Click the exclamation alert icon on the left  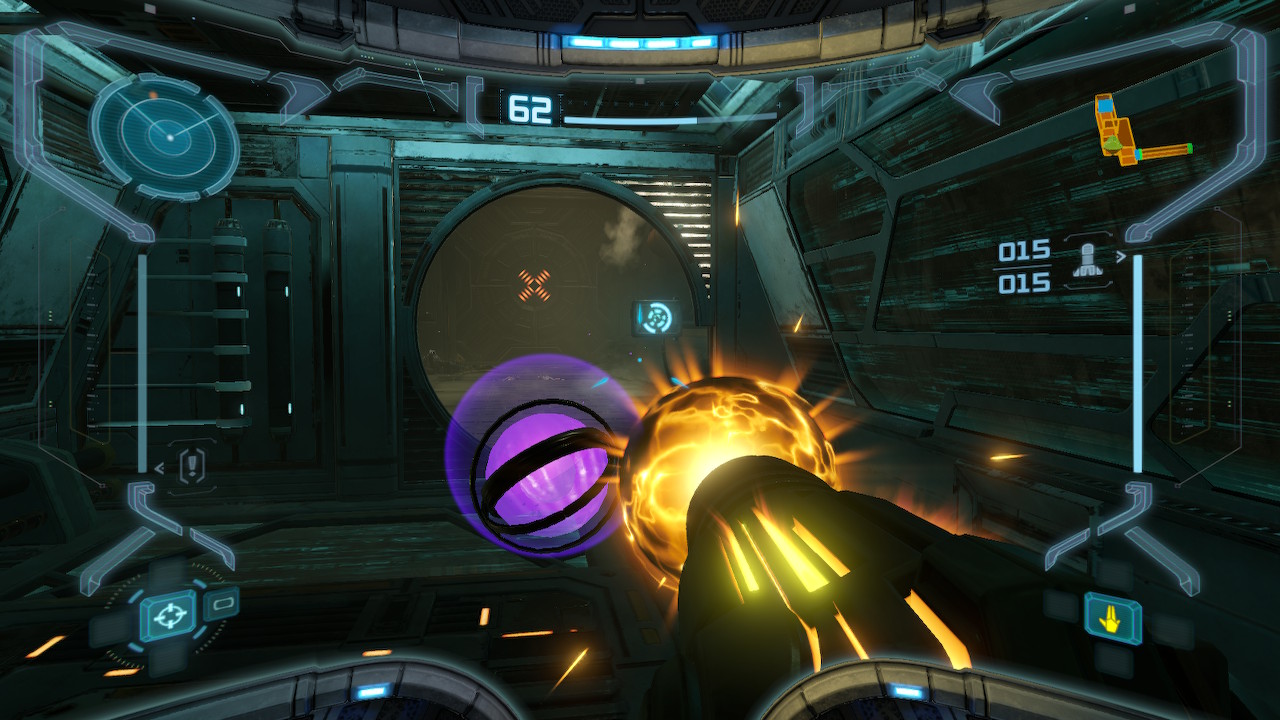[x=190, y=466]
